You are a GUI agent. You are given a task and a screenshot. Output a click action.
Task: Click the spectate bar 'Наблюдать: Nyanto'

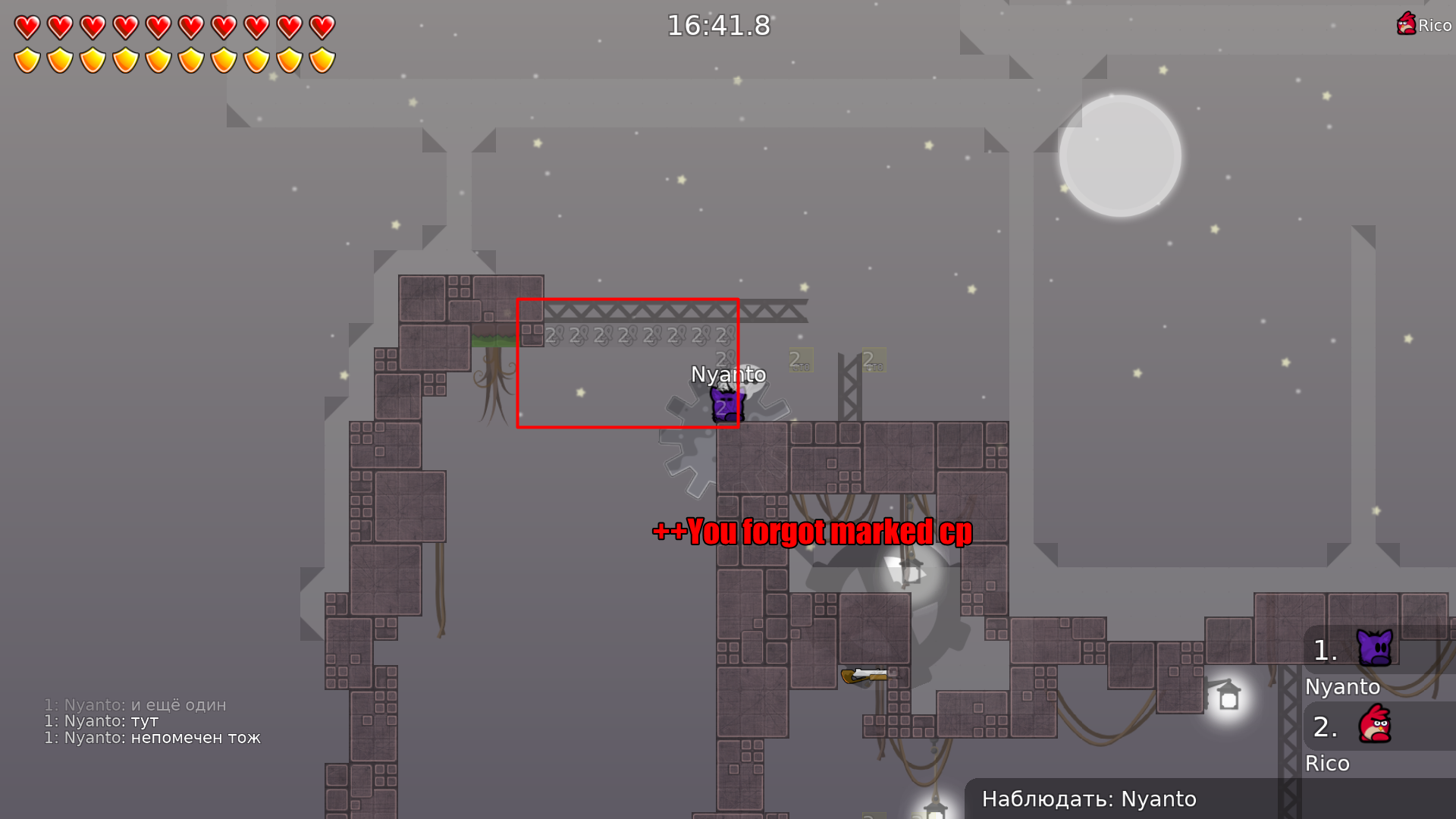pyautogui.click(x=1090, y=799)
